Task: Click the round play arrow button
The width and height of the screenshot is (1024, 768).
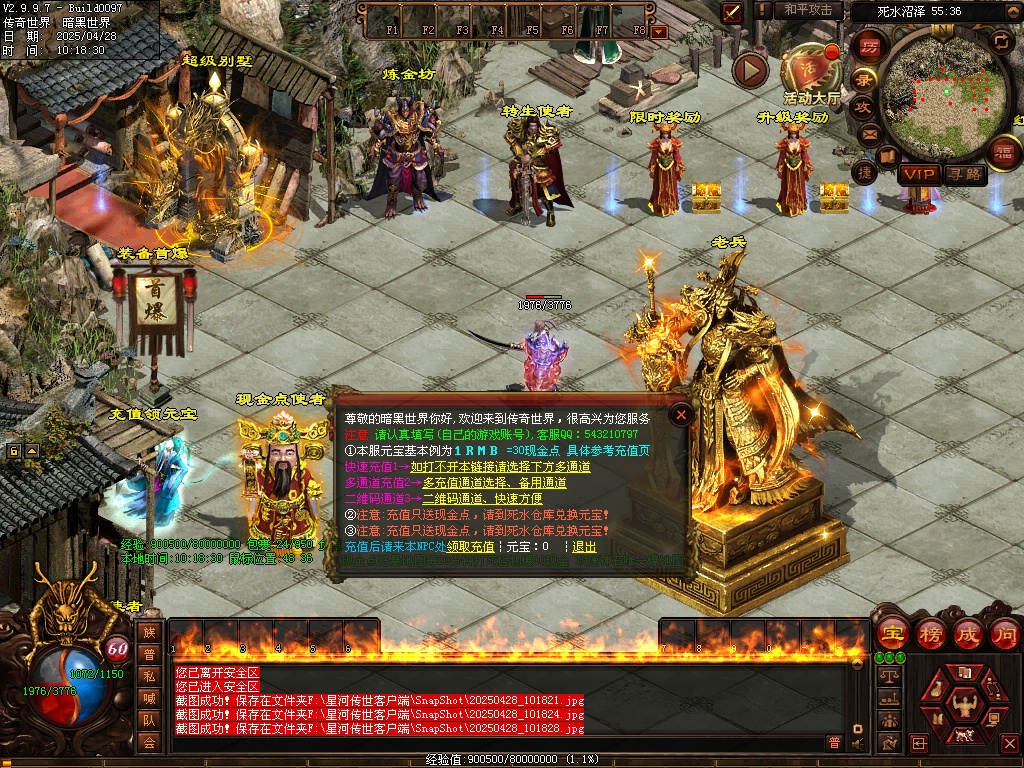Action: [750, 70]
